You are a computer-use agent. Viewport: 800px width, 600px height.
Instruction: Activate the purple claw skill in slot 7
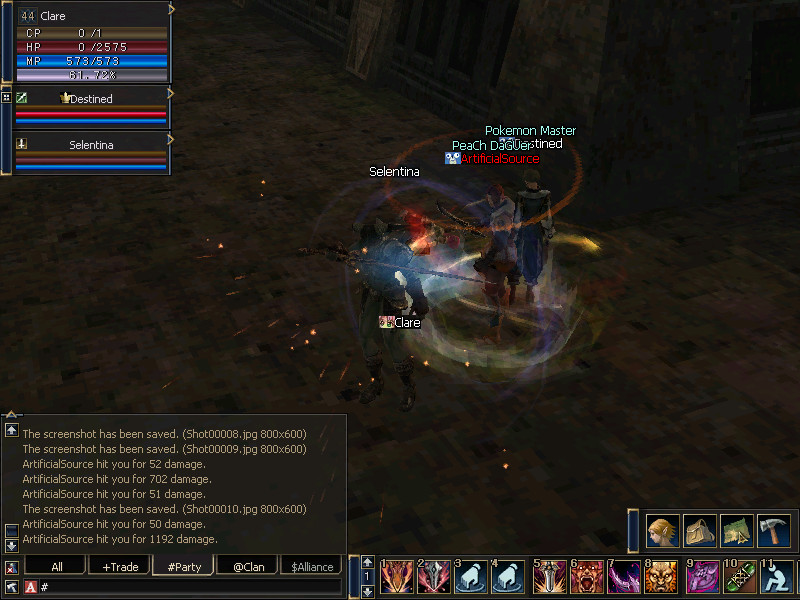click(625, 577)
